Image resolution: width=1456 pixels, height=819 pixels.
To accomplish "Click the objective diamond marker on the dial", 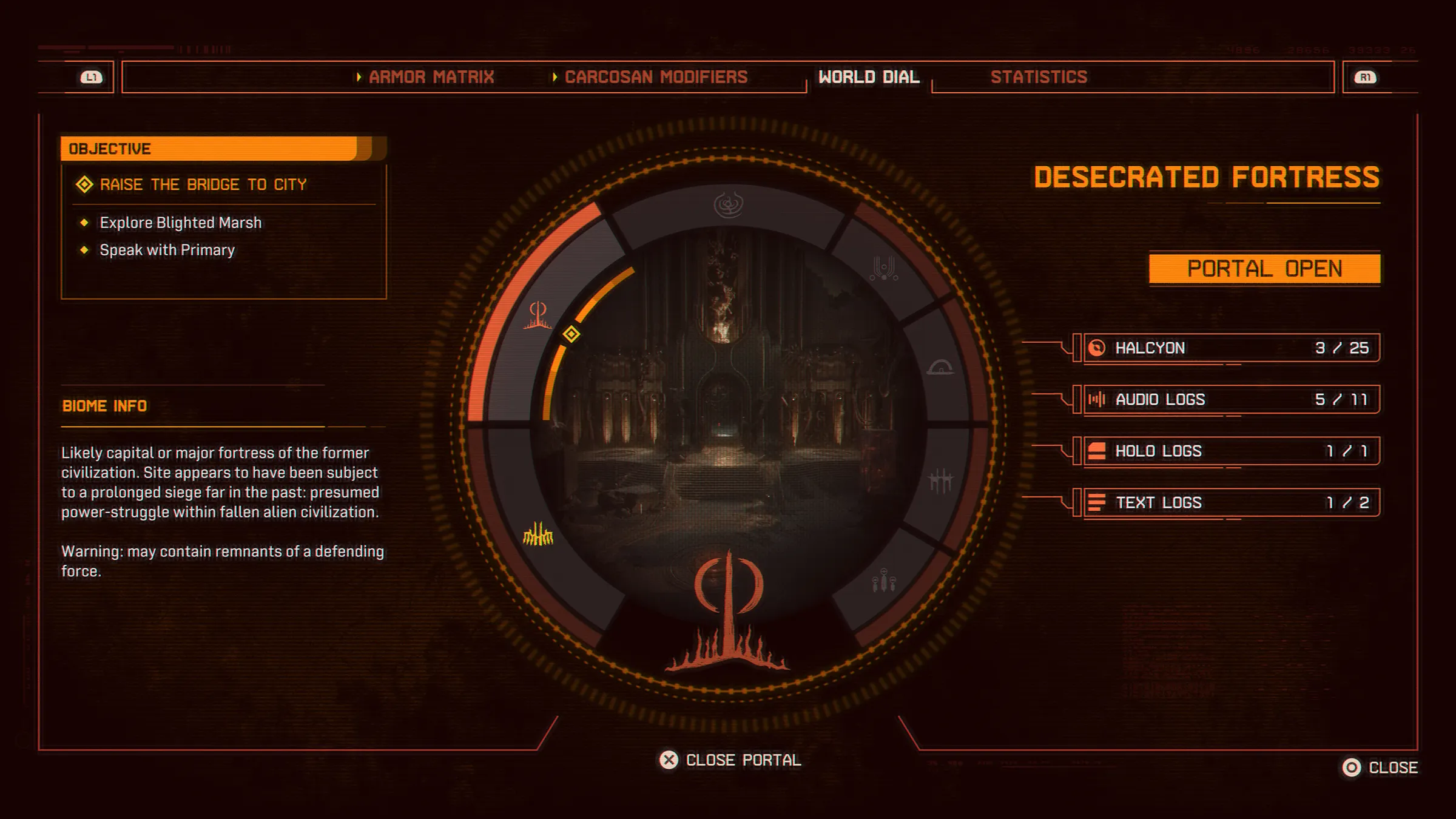I will tap(571, 334).
